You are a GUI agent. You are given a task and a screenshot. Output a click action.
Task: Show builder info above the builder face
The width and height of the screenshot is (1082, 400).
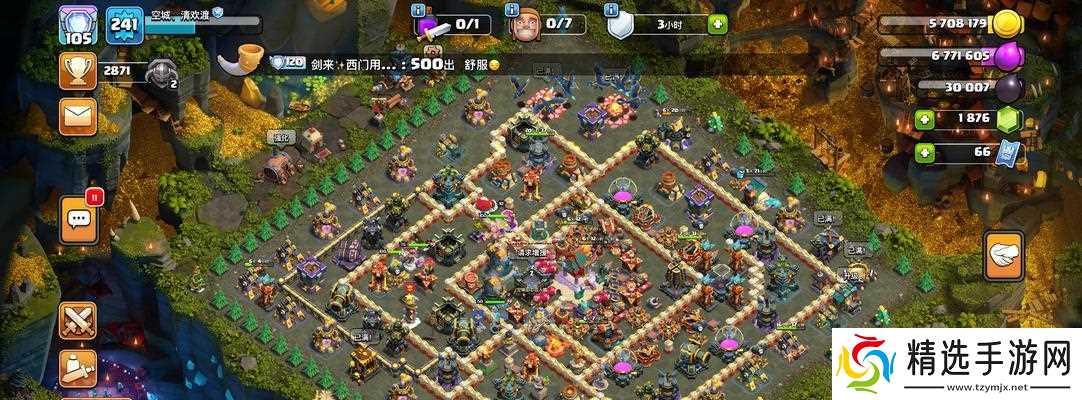[x=513, y=9]
